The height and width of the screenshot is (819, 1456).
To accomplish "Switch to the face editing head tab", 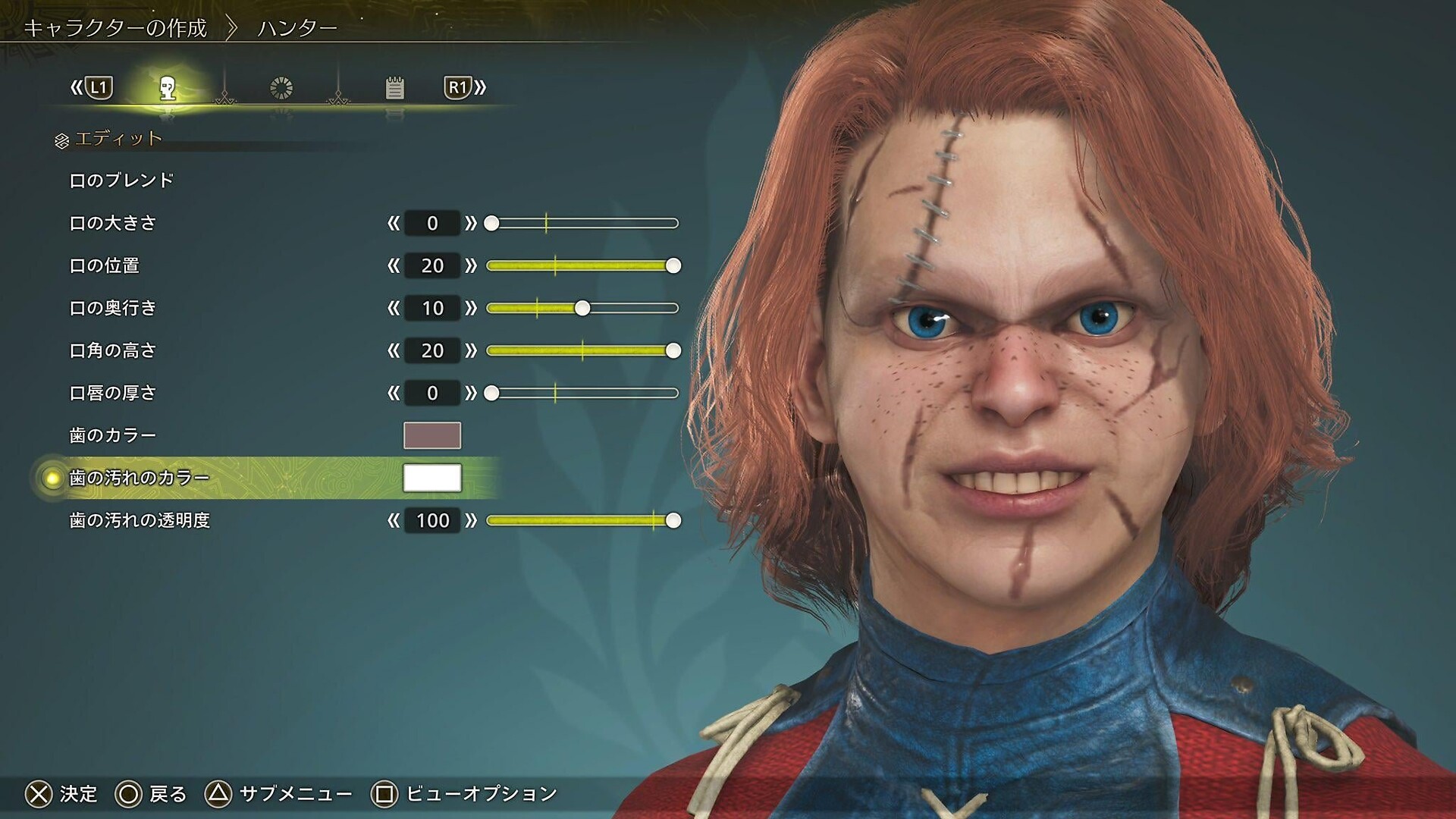I will [168, 88].
